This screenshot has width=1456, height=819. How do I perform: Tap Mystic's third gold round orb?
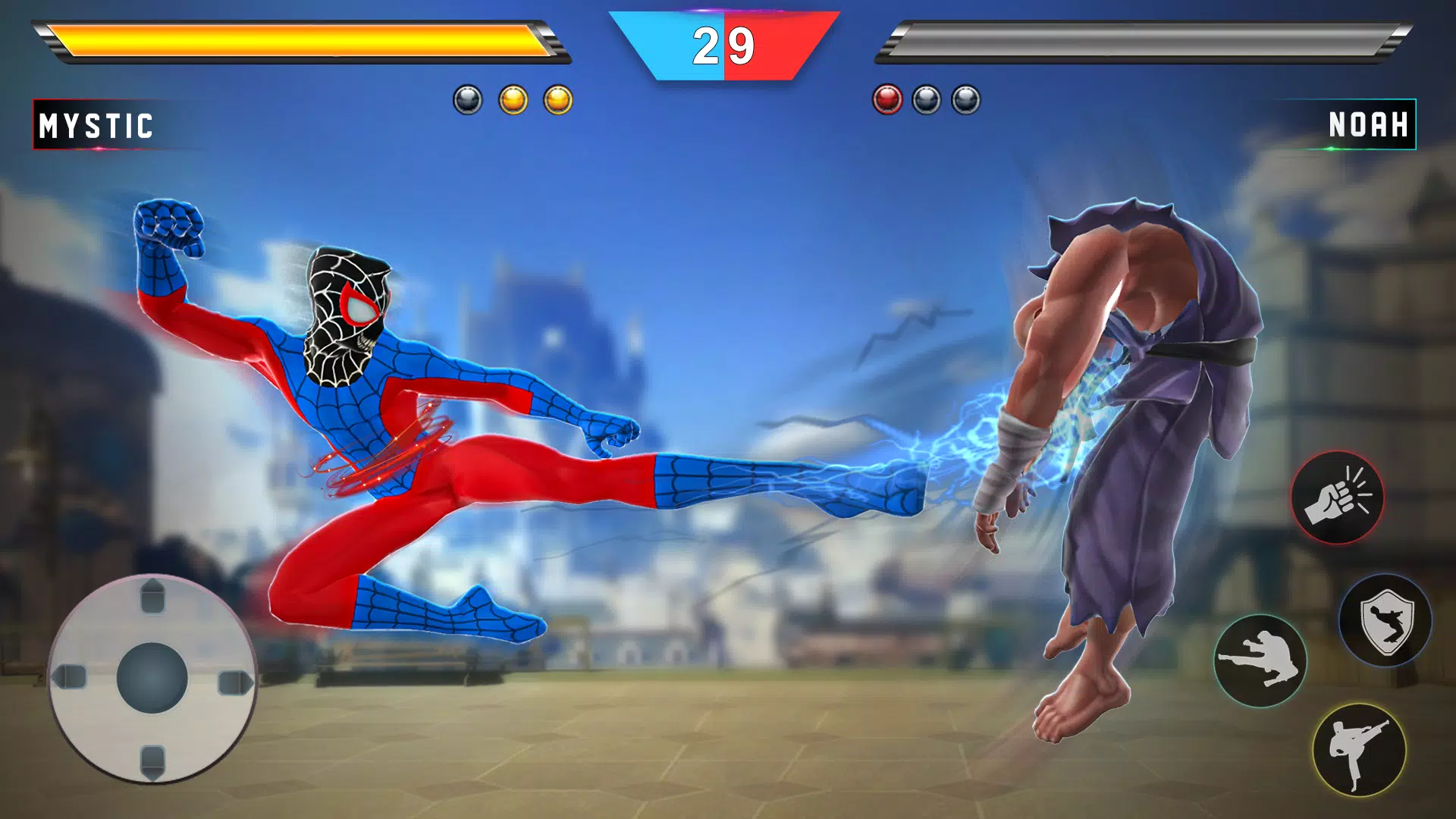(x=559, y=99)
